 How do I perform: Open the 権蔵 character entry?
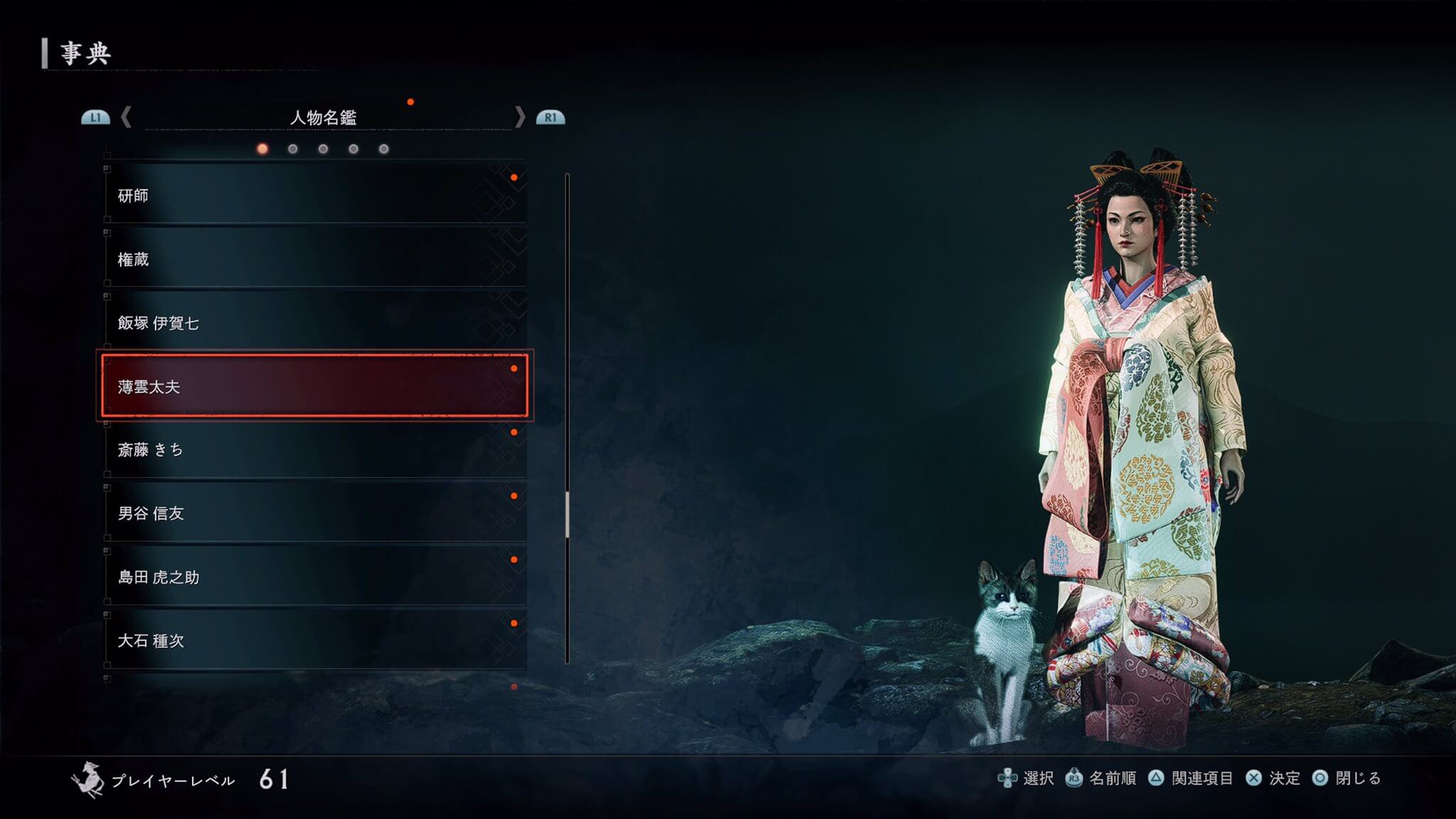(x=315, y=259)
